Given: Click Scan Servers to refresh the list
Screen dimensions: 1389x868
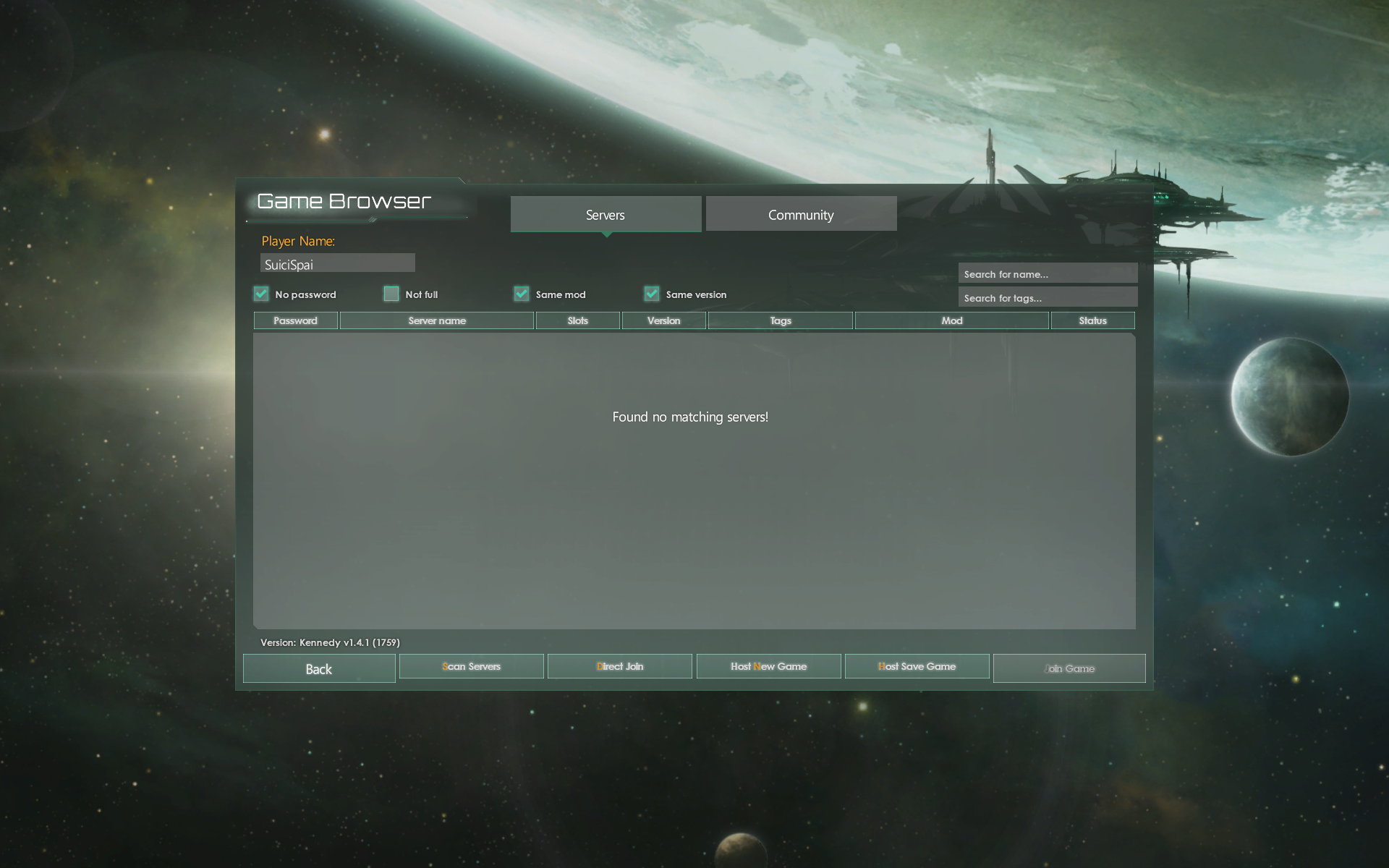Looking at the screenshot, I should click(x=471, y=666).
